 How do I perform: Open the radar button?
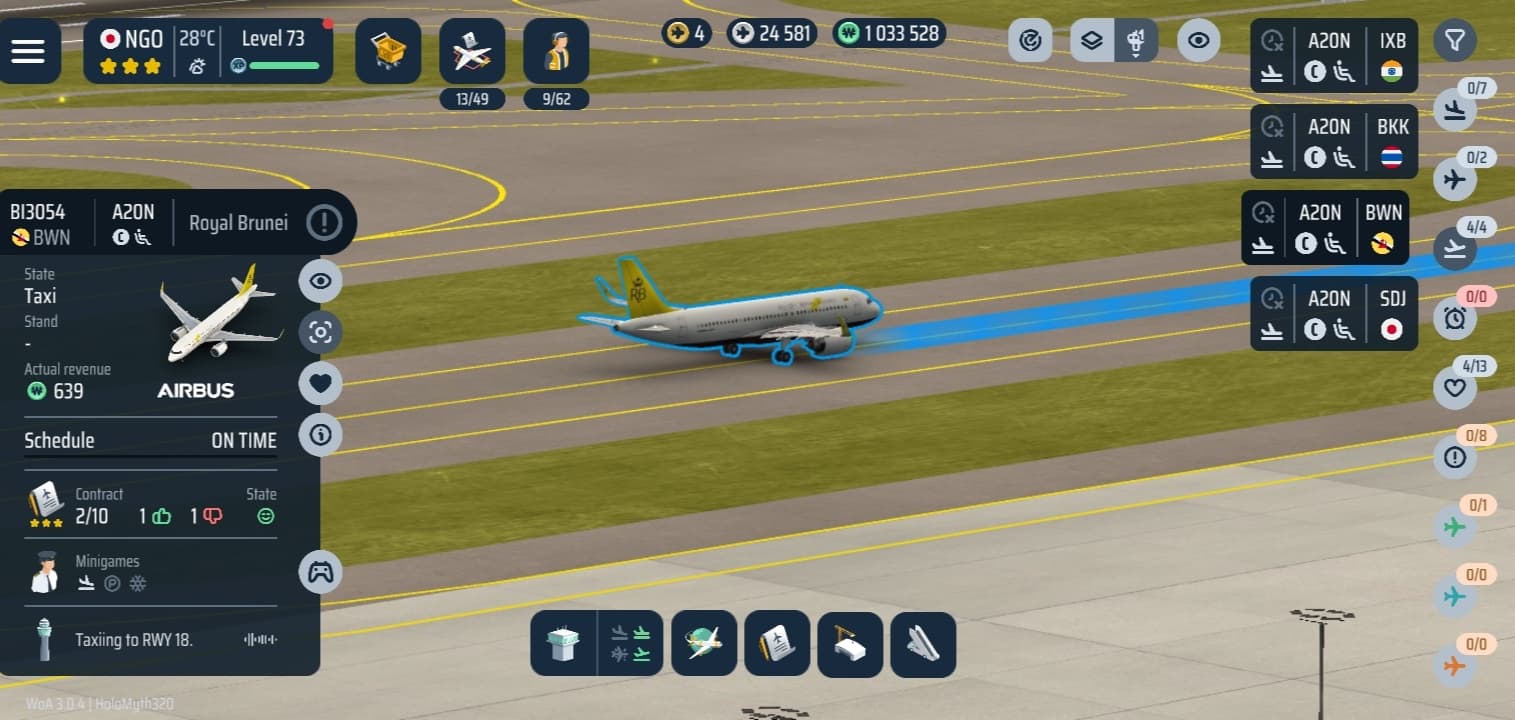pyautogui.click(x=1030, y=41)
